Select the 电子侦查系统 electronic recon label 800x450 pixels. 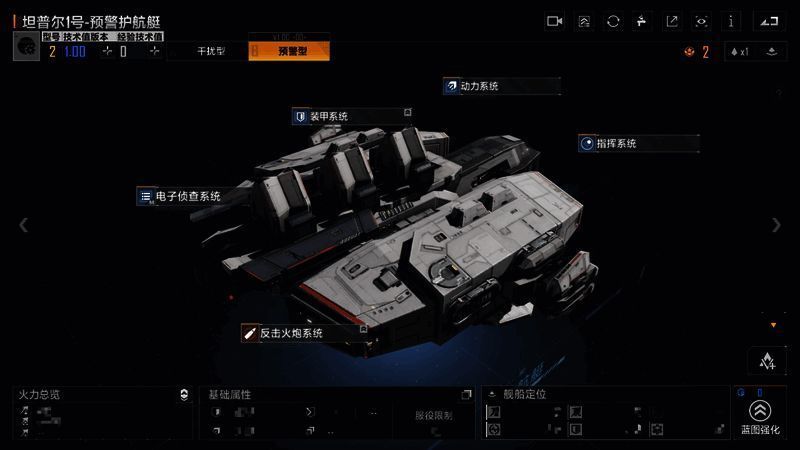187,196
